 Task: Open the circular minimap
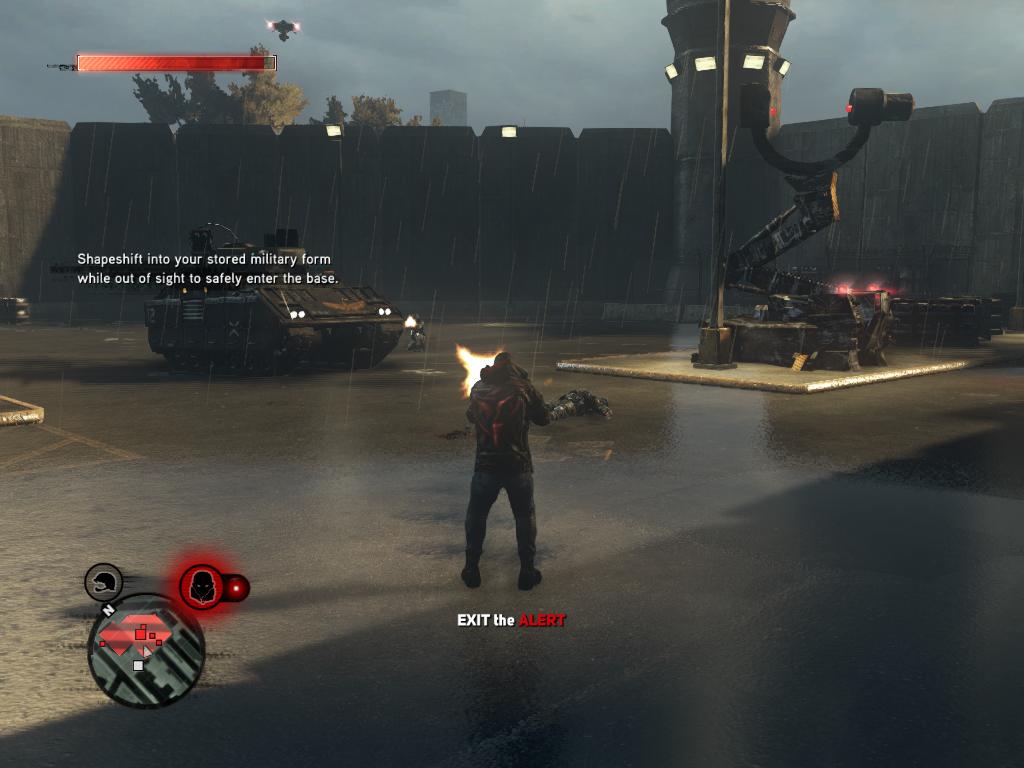click(146, 650)
